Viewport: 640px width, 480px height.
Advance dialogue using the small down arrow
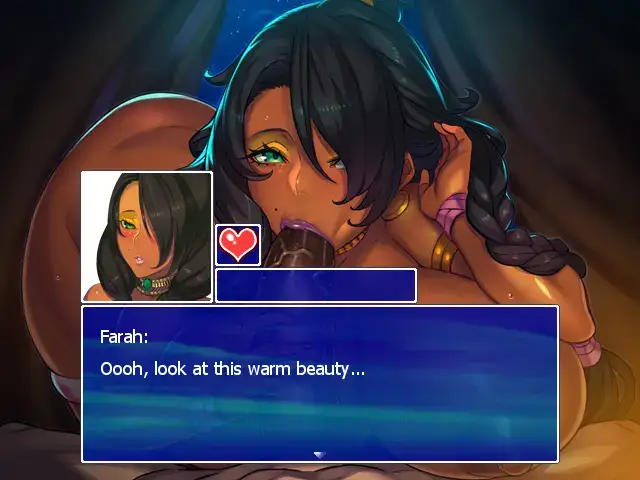[x=319, y=454]
